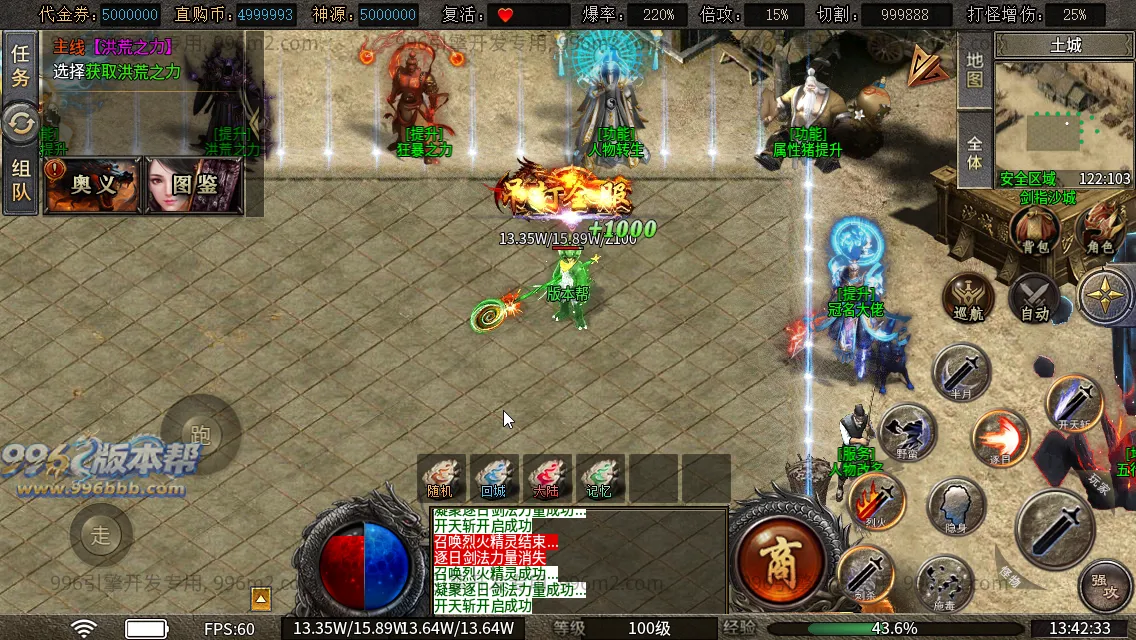Use the 回城 return stone
Screen dimensions: 1136x640
coord(493,478)
